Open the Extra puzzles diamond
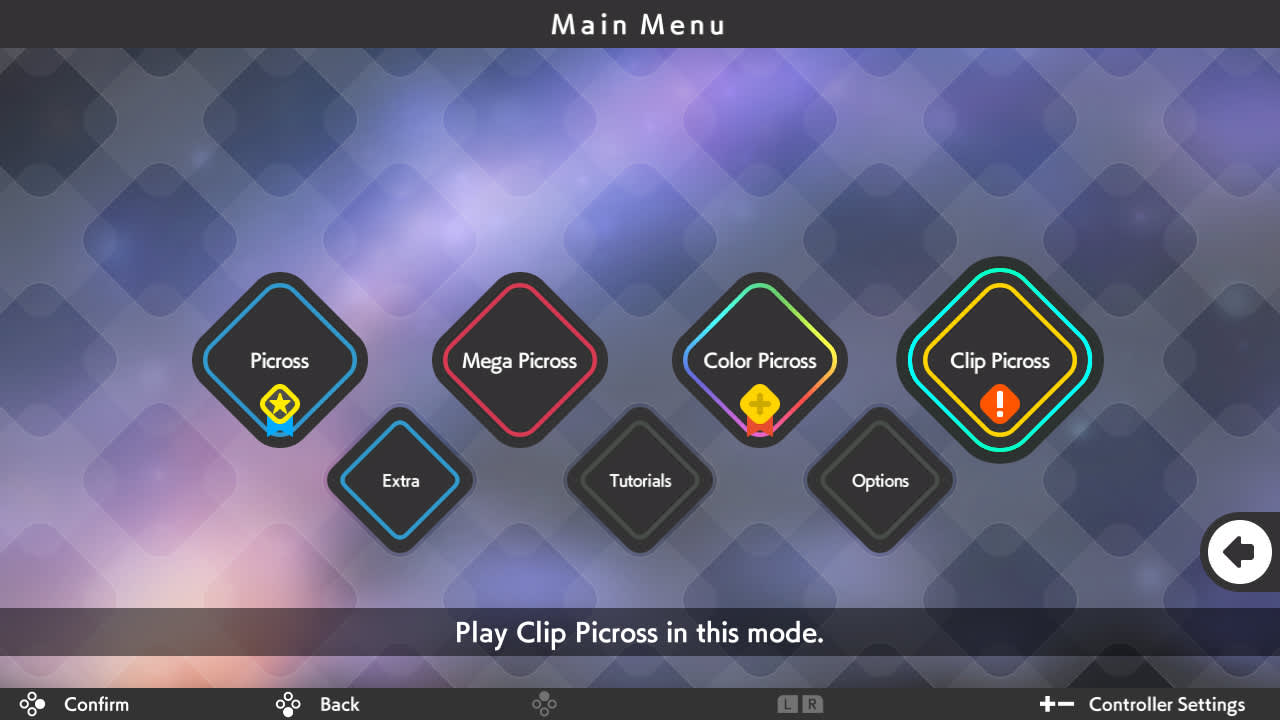This screenshot has height=720, width=1280. (x=399, y=481)
